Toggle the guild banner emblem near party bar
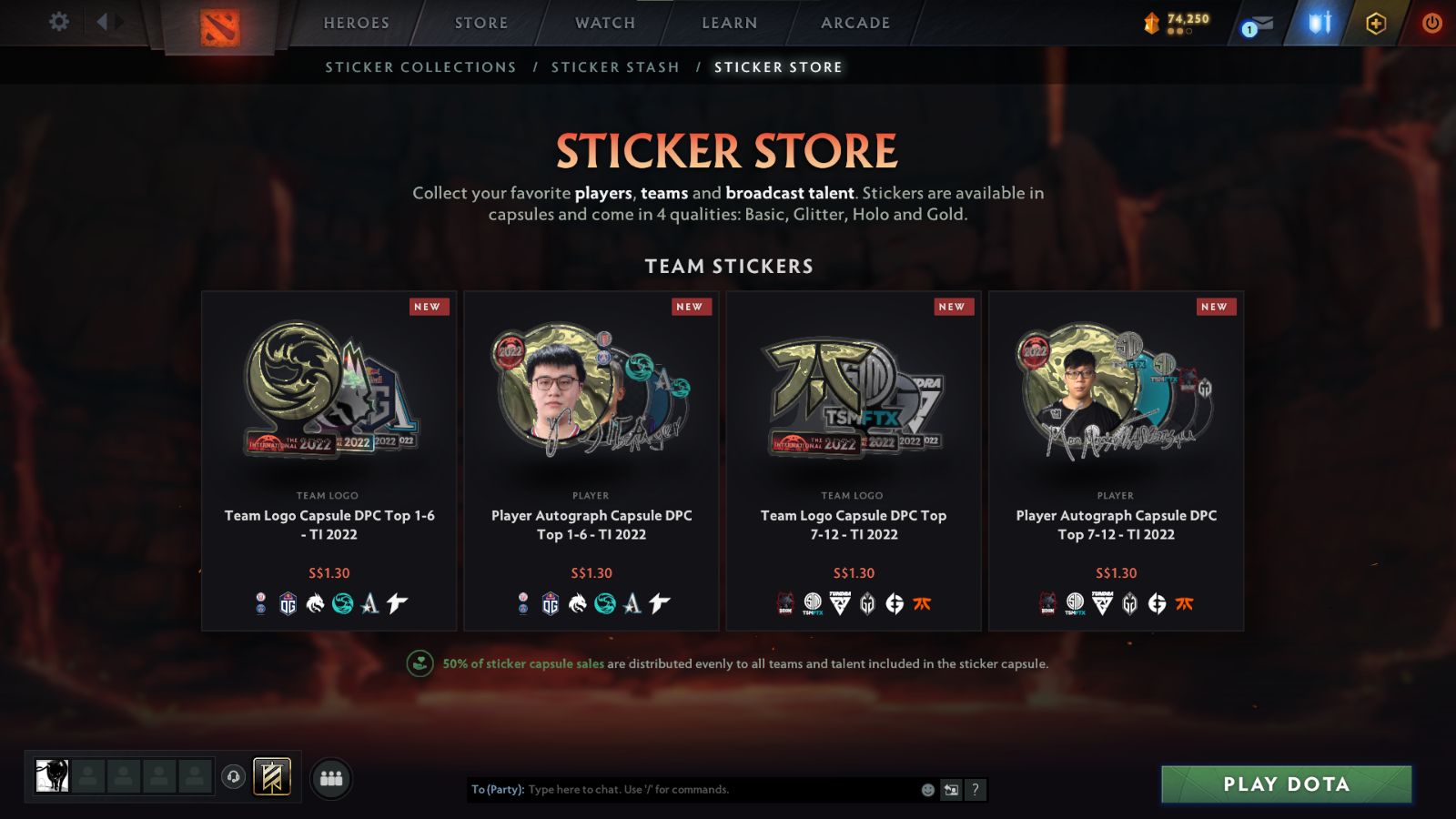Viewport: 1456px width, 819px height. click(271, 776)
